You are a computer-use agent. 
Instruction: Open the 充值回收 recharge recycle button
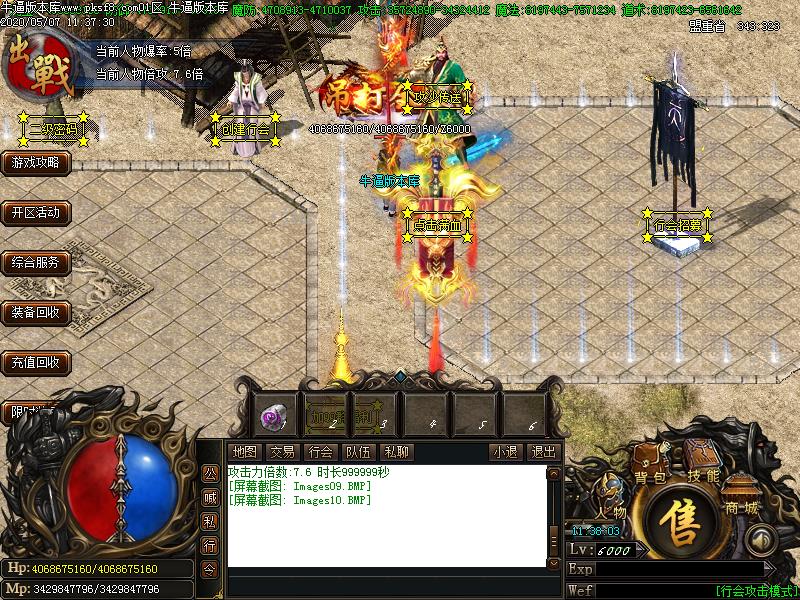coord(36,362)
